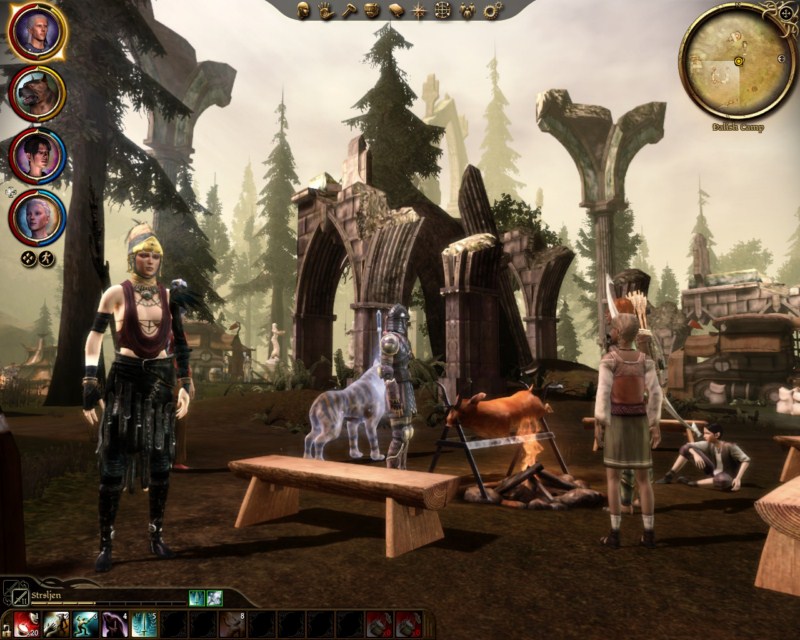Viewport: 800px width, 640px height.
Task: Click the Dalish Camp minimap
Action: (x=738, y=60)
